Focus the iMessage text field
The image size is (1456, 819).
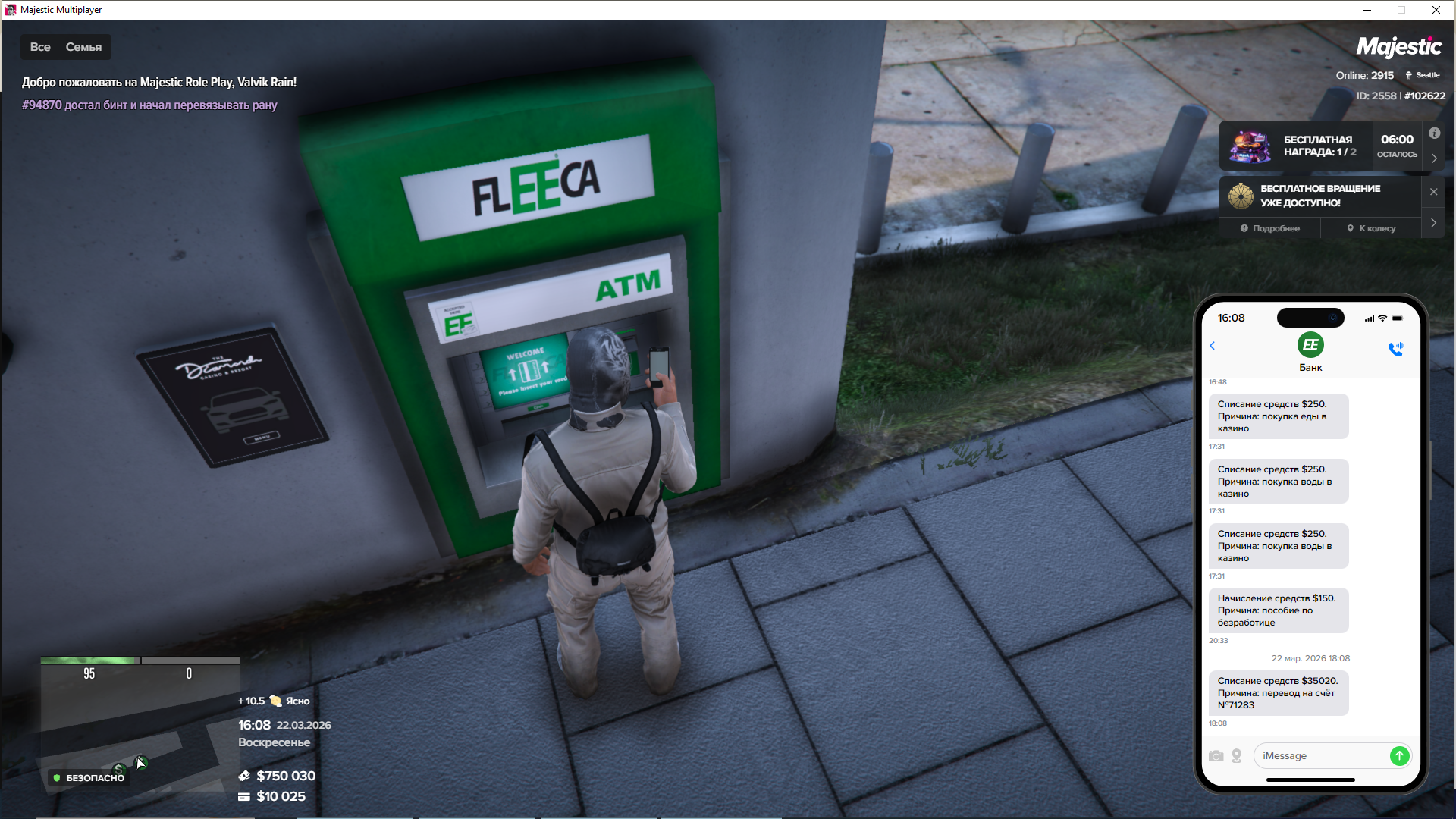(x=1319, y=756)
